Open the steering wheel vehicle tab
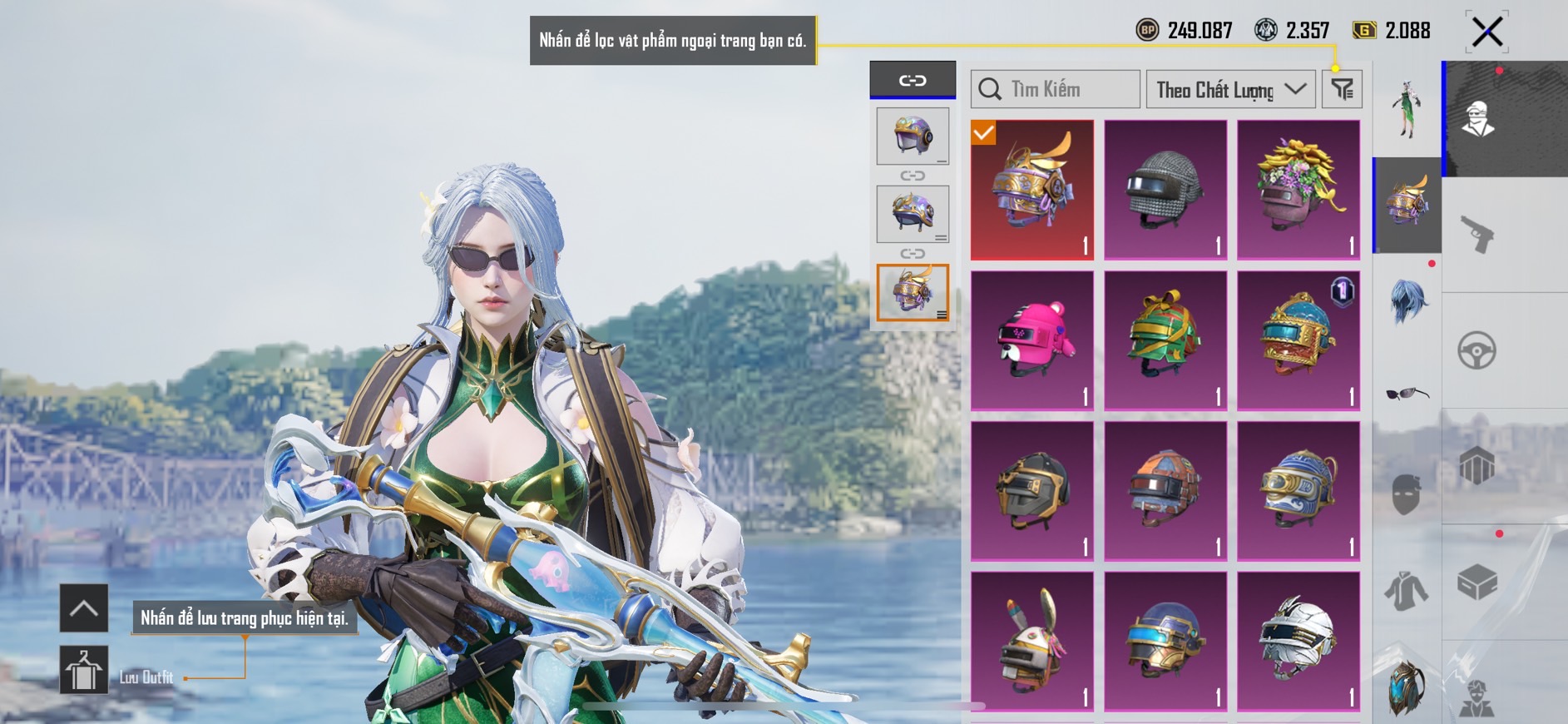Viewport: 1568px width, 724px height. click(1477, 350)
